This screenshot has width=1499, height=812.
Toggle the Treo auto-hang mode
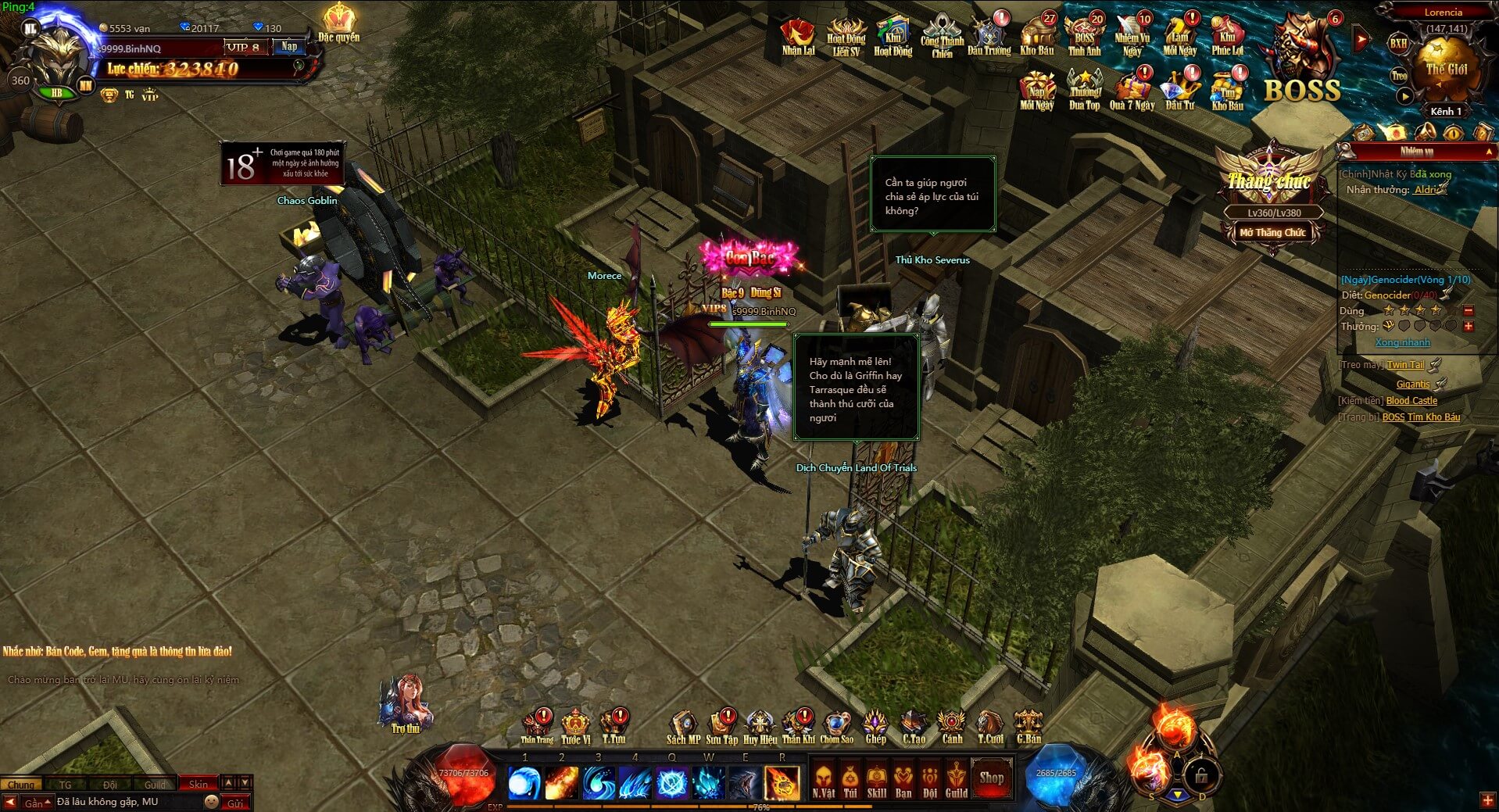pos(1398,76)
